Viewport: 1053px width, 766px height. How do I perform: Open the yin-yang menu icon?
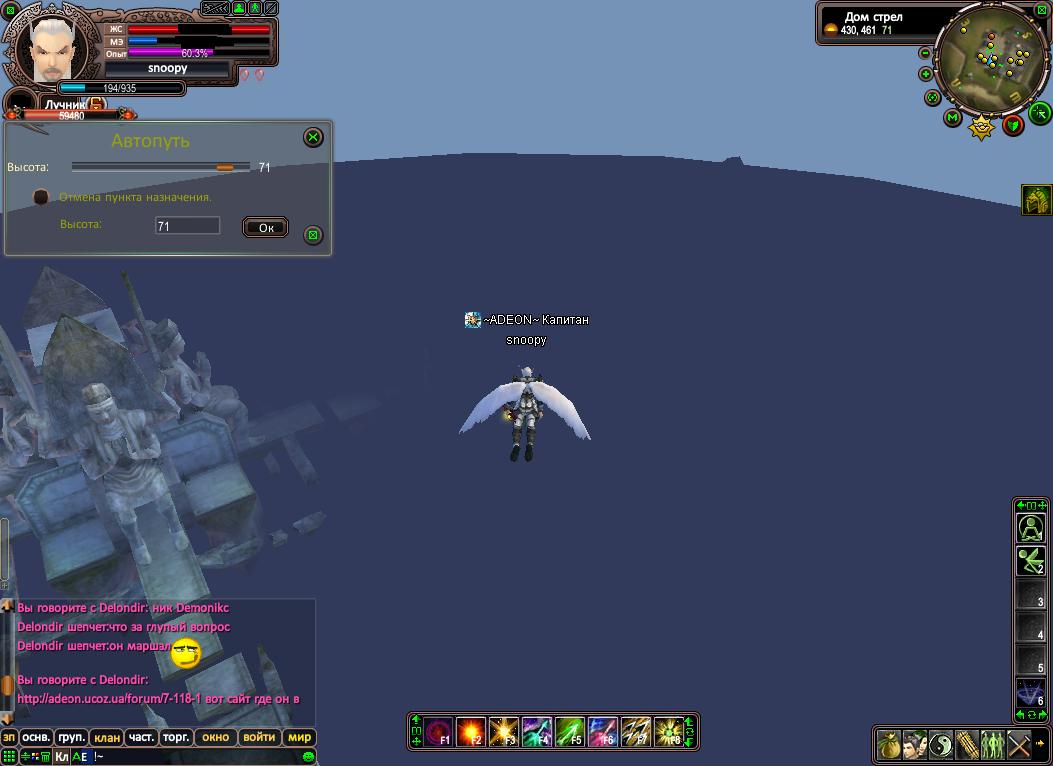coord(941,745)
